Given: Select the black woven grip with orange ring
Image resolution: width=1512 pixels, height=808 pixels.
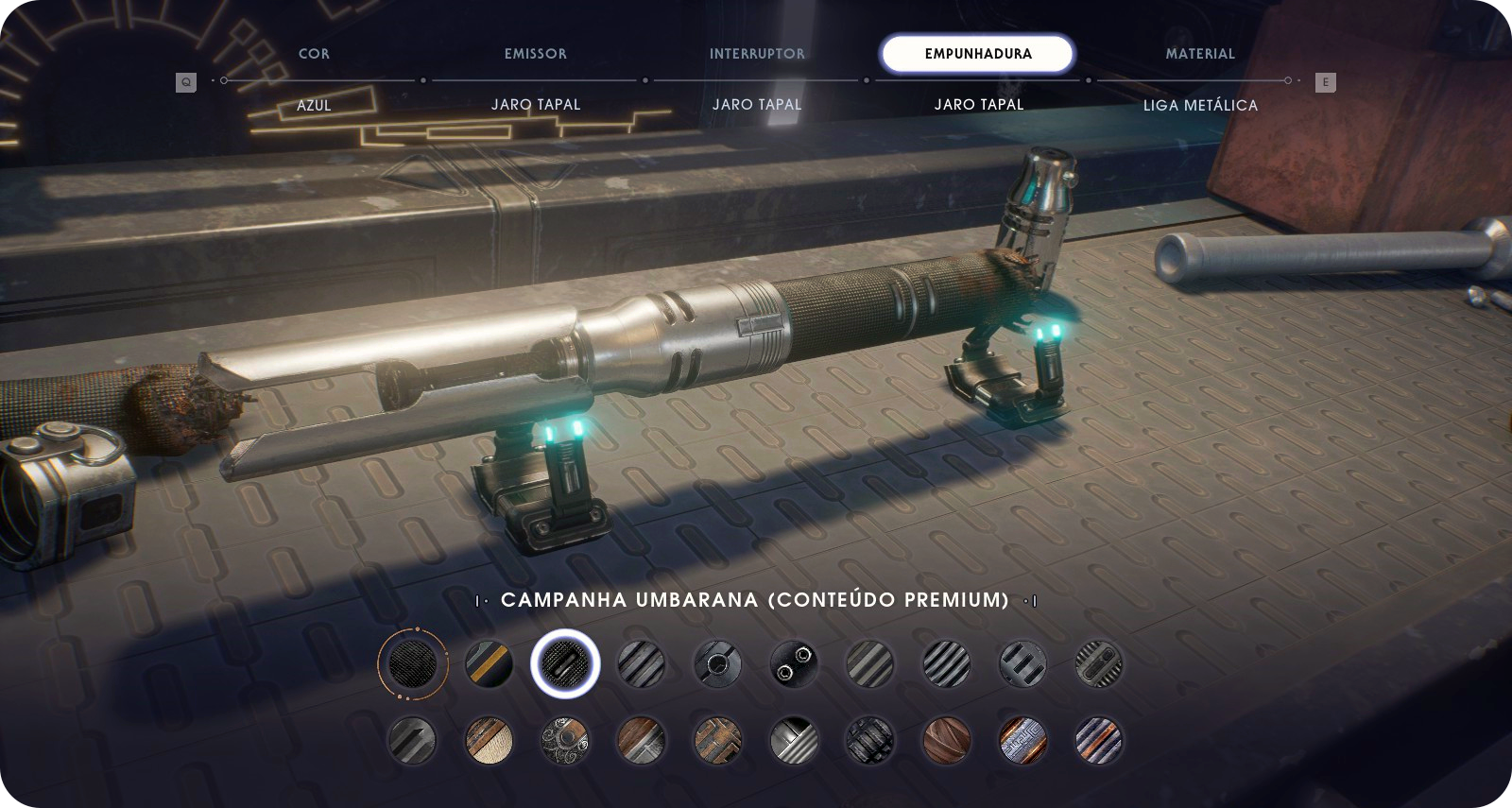Looking at the screenshot, I should [413, 663].
